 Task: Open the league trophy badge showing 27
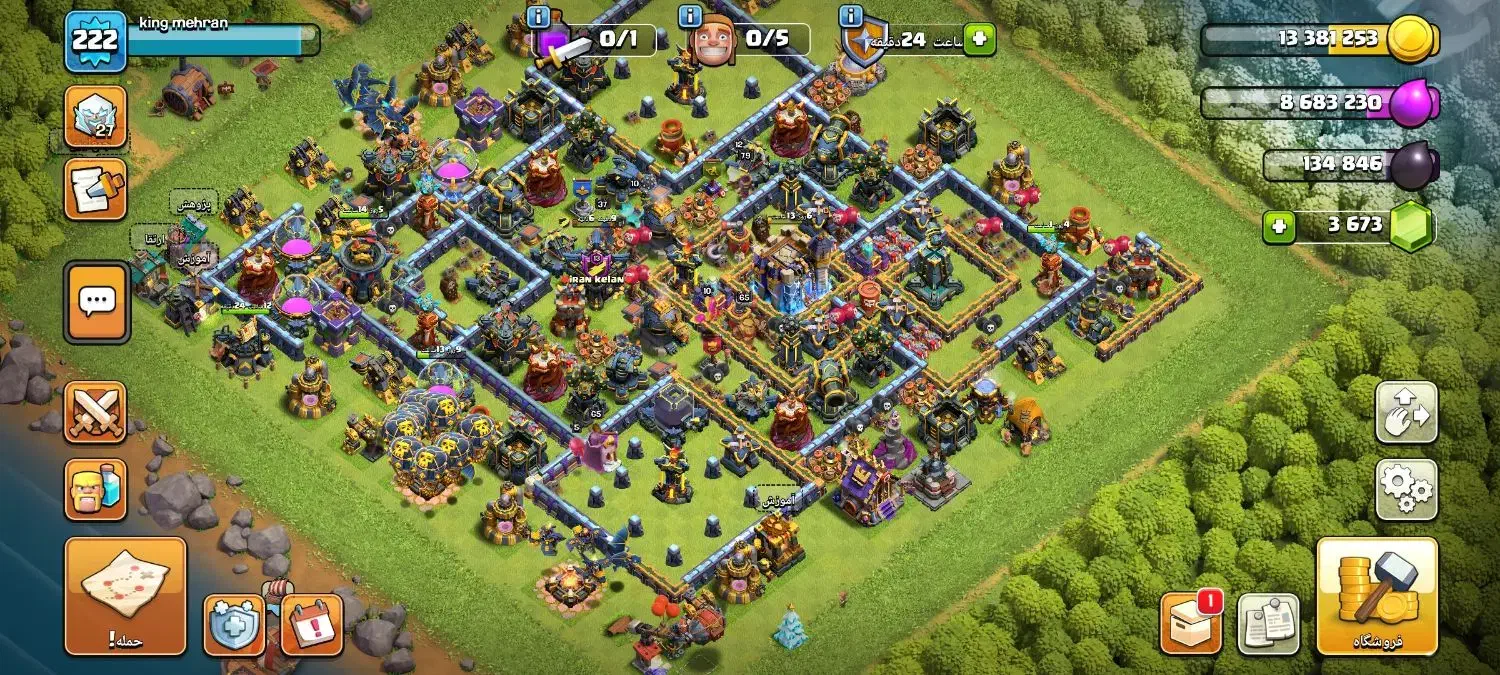pyautogui.click(x=95, y=116)
